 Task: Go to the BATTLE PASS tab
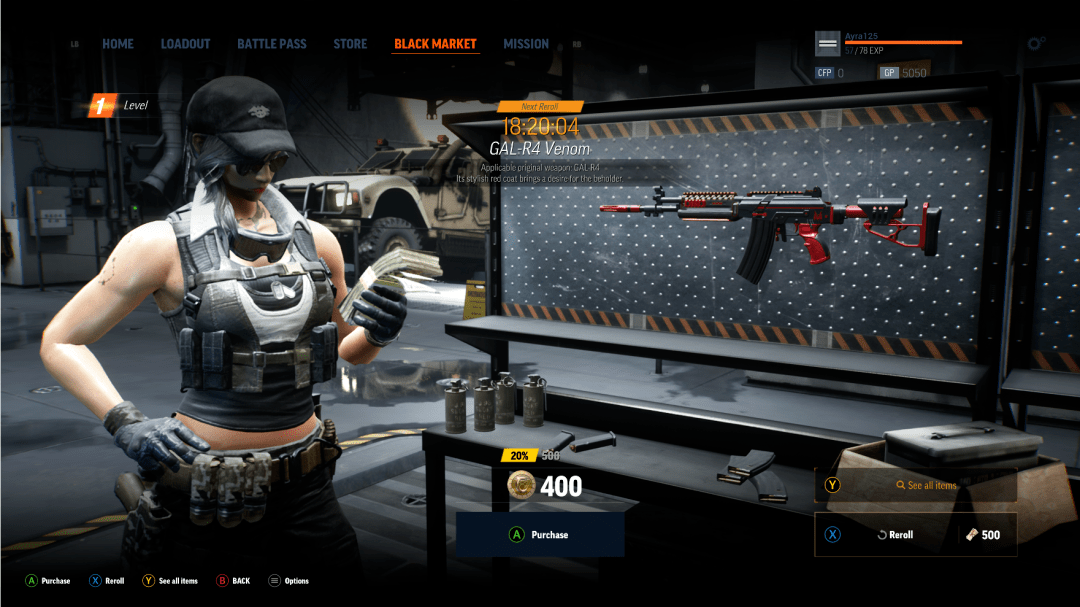point(272,44)
